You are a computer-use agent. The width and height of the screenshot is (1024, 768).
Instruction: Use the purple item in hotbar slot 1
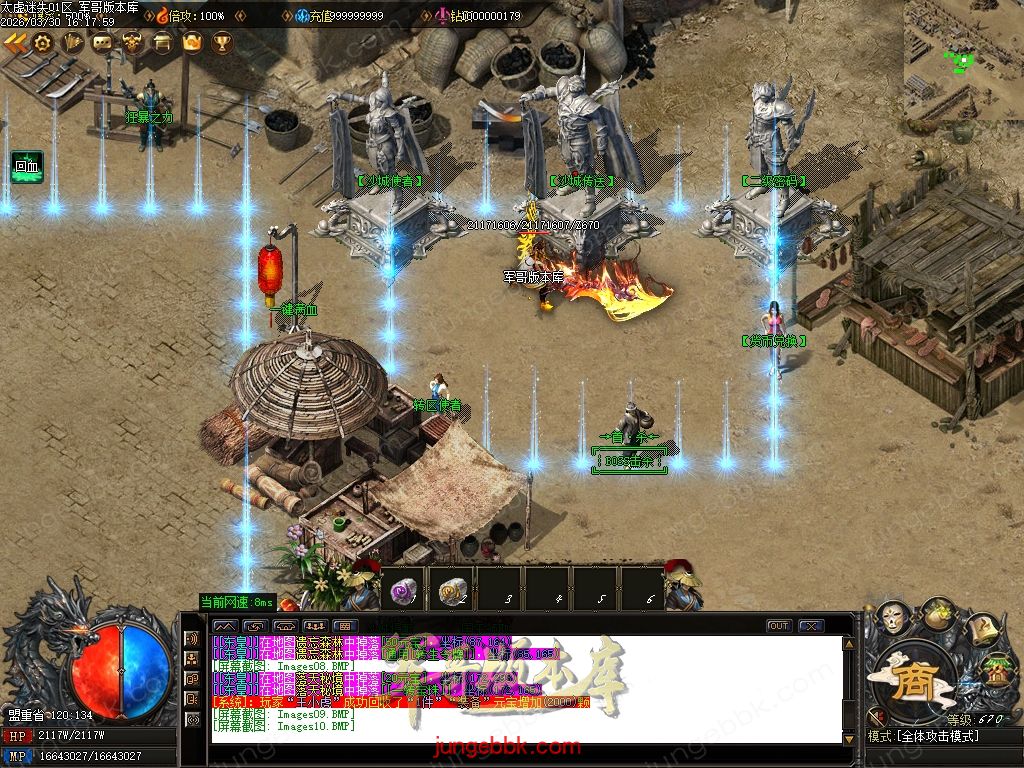click(404, 591)
